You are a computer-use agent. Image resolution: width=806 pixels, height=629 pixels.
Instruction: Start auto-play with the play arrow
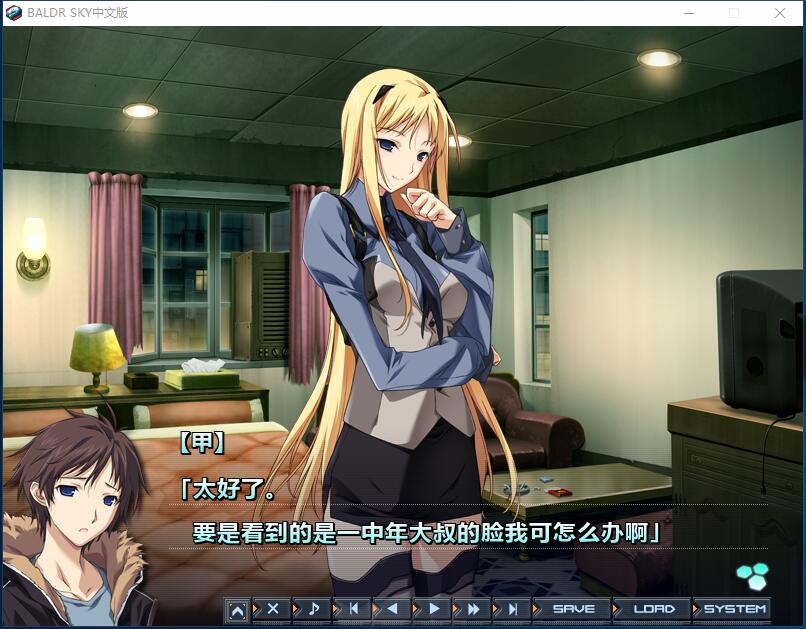point(433,608)
